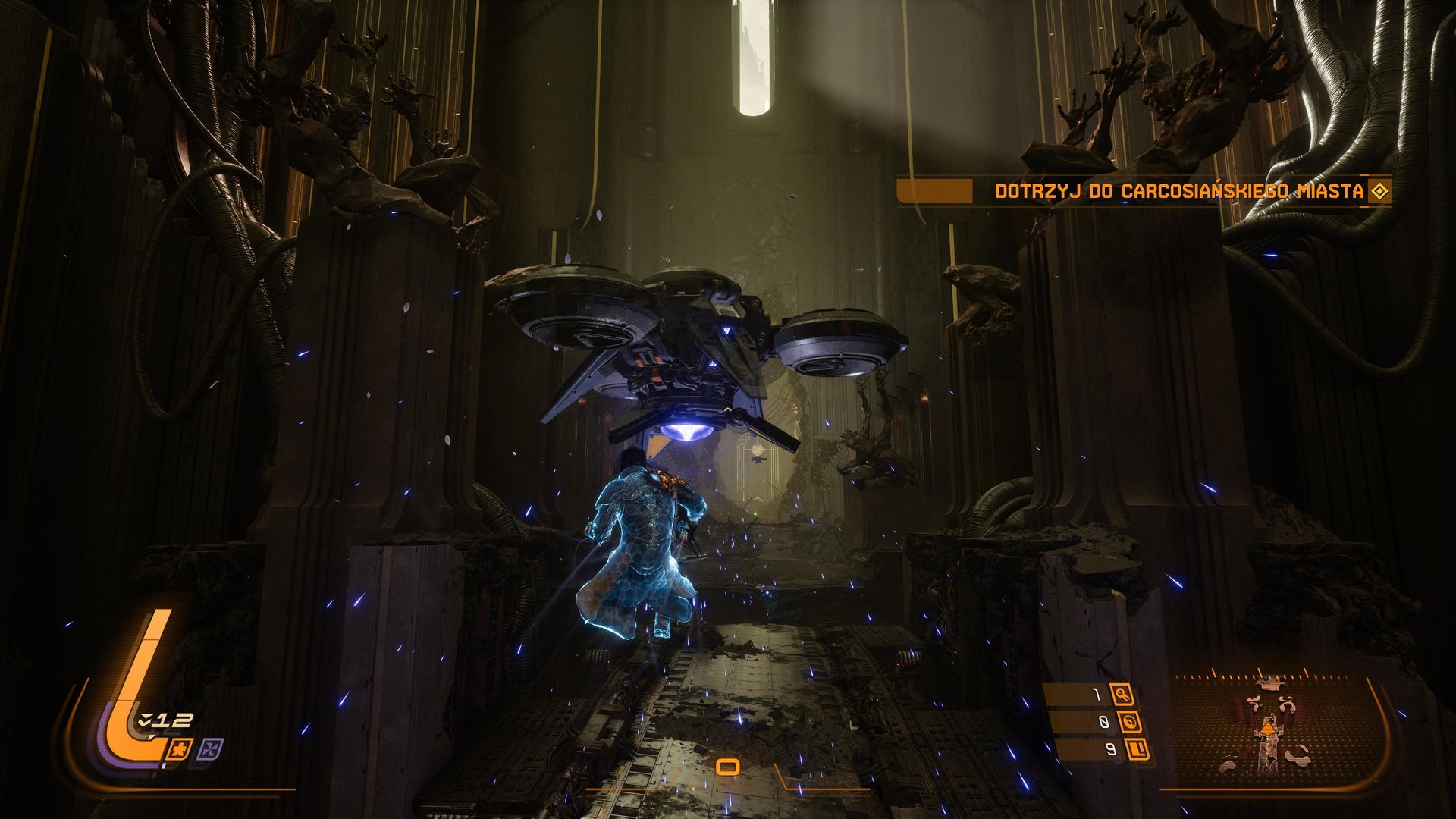The height and width of the screenshot is (819, 1456).
Task: Click the orange player marker on minimap
Action: pos(1267,730)
